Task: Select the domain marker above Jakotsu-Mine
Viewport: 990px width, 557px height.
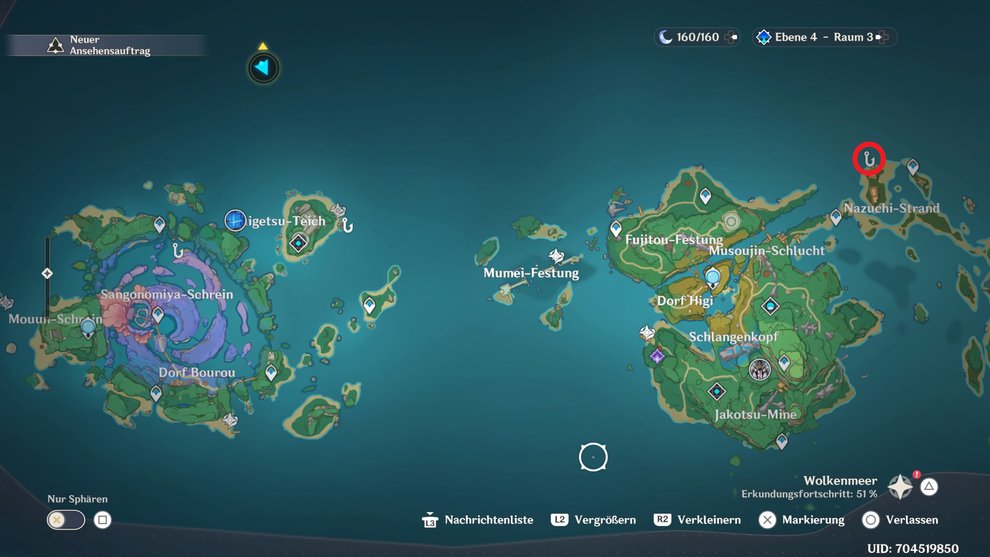Action: tap(717, 391)
